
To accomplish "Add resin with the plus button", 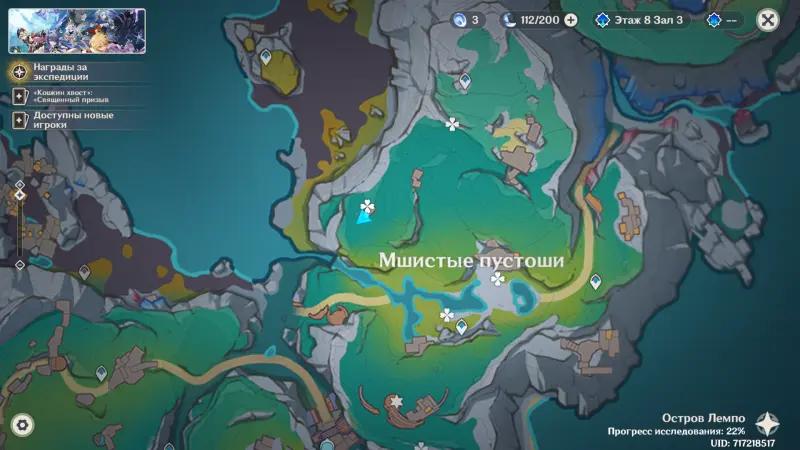I will [x=571, y=19].
